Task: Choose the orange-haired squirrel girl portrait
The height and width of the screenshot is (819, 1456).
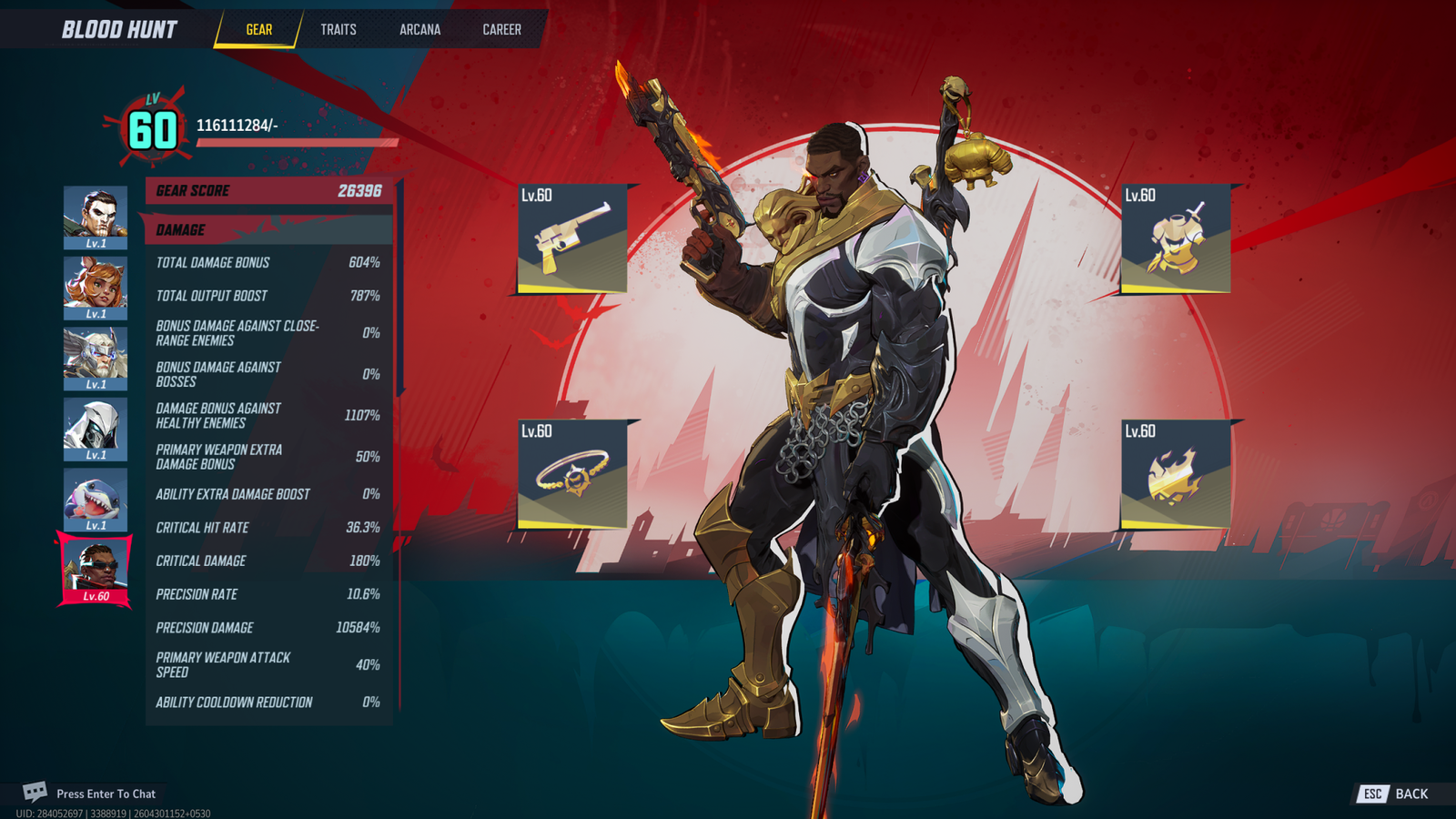Action: (96, 288)
